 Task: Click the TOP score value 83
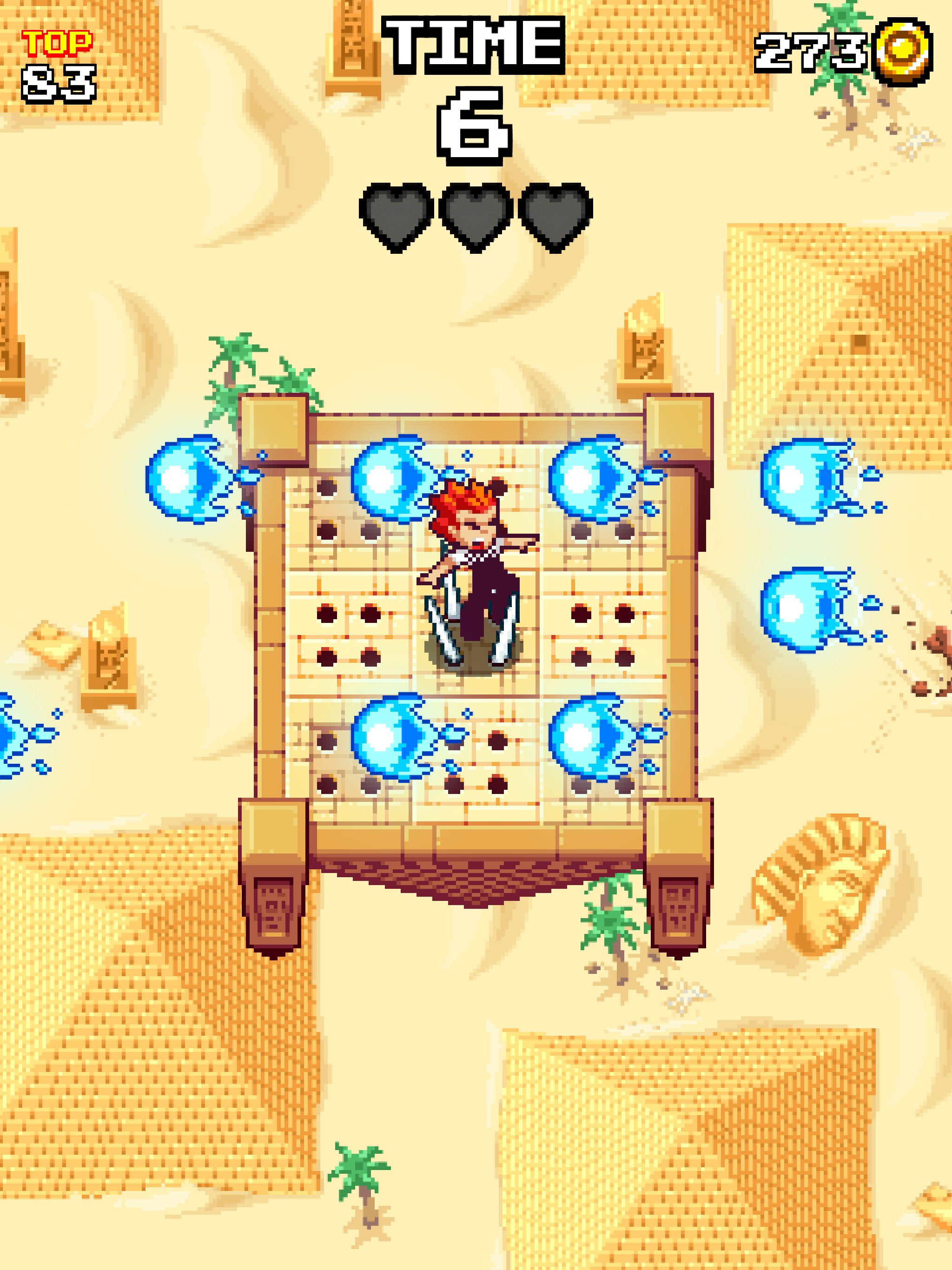[x=58, y=83]
